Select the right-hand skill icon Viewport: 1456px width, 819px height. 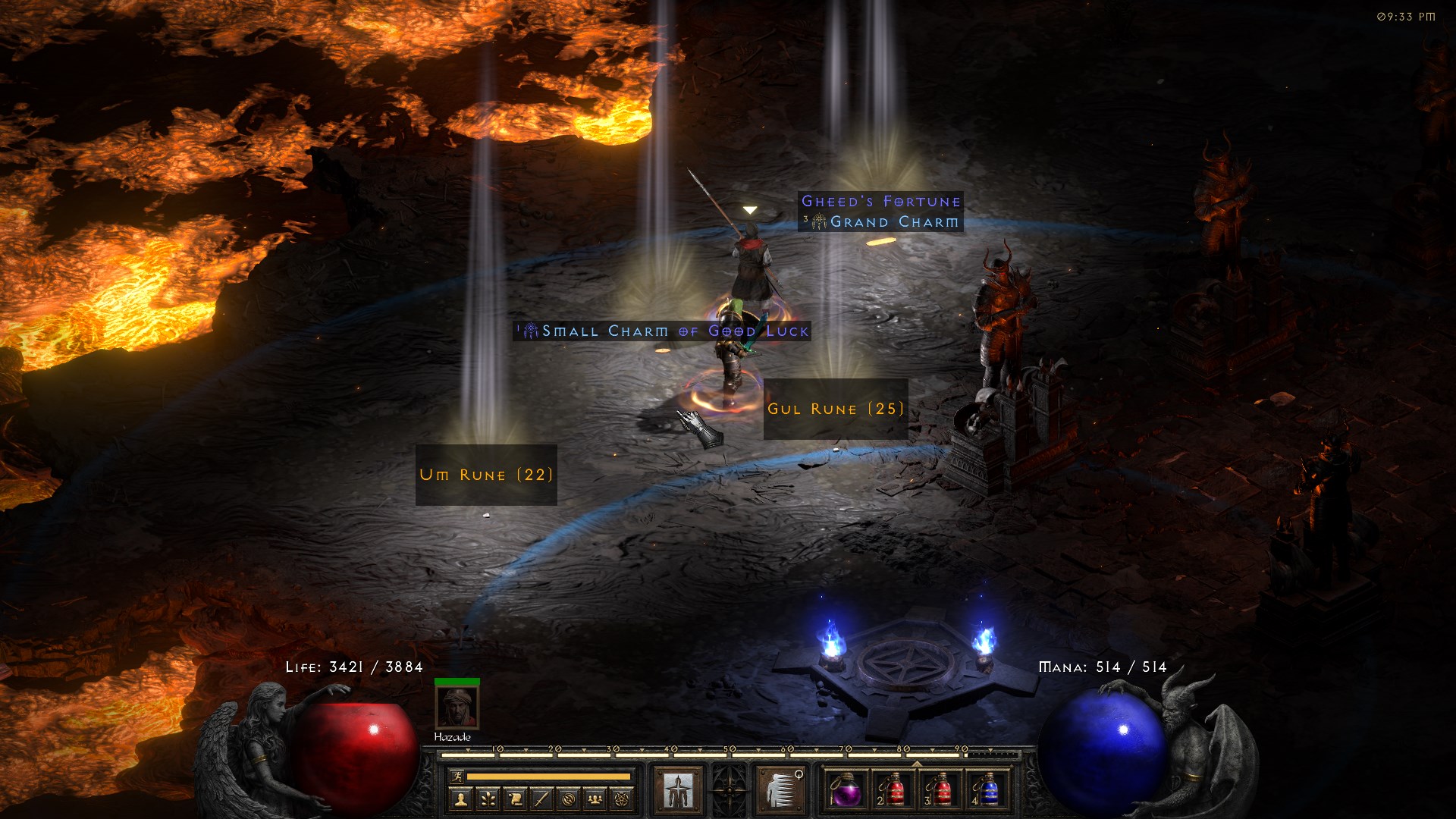[781, 791]
